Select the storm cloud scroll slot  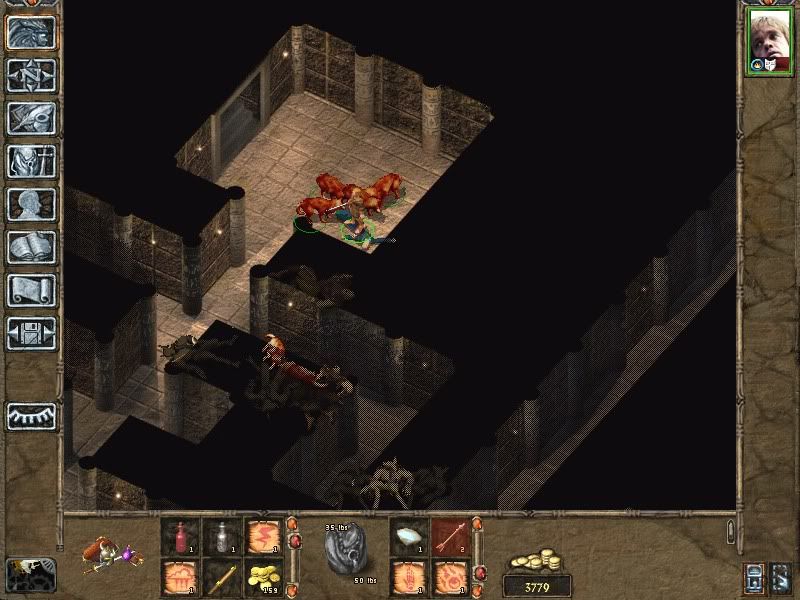coord(180,577)
